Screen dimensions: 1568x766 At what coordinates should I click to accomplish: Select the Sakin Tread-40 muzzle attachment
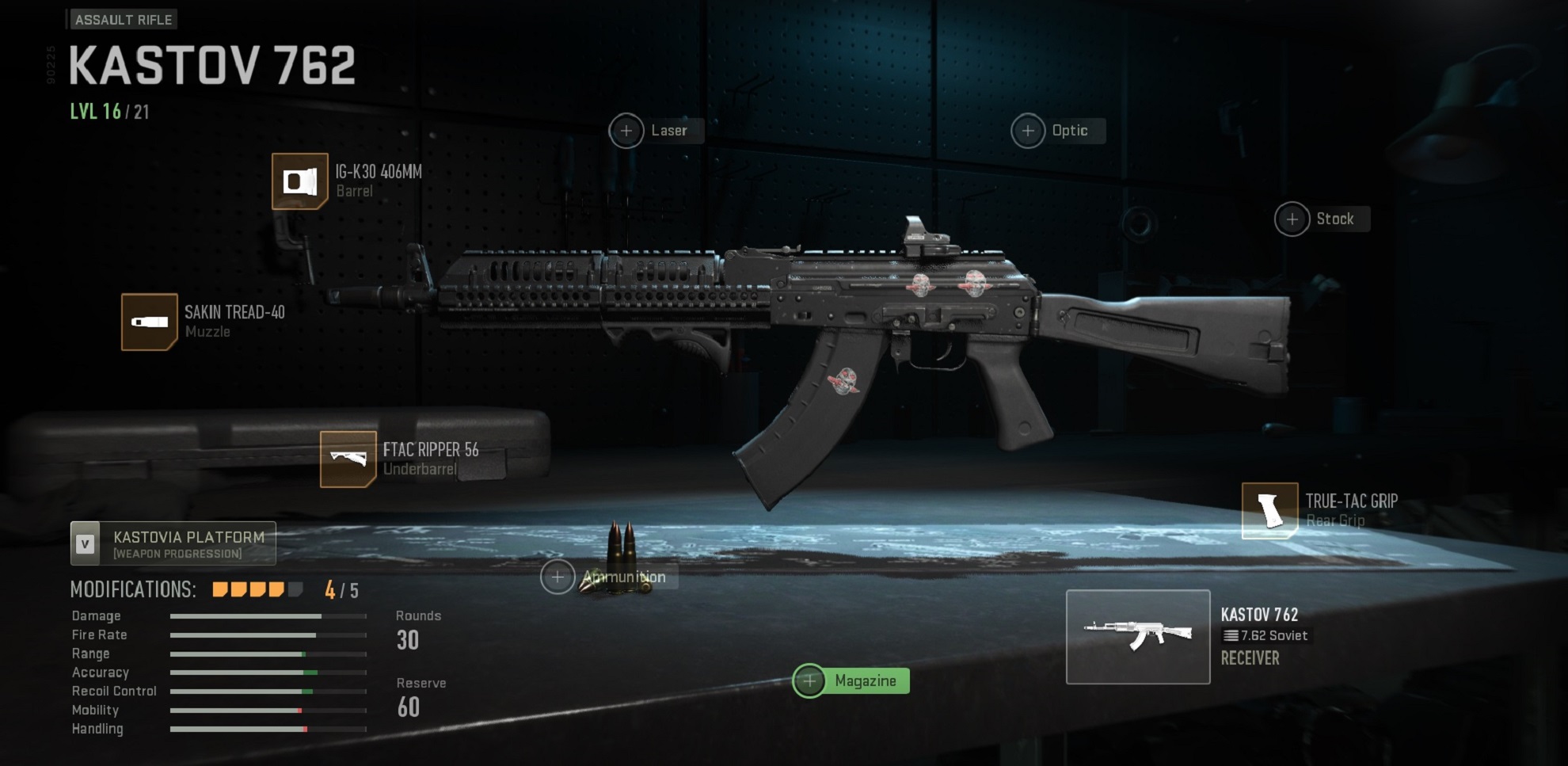click(x=149, y=322)
